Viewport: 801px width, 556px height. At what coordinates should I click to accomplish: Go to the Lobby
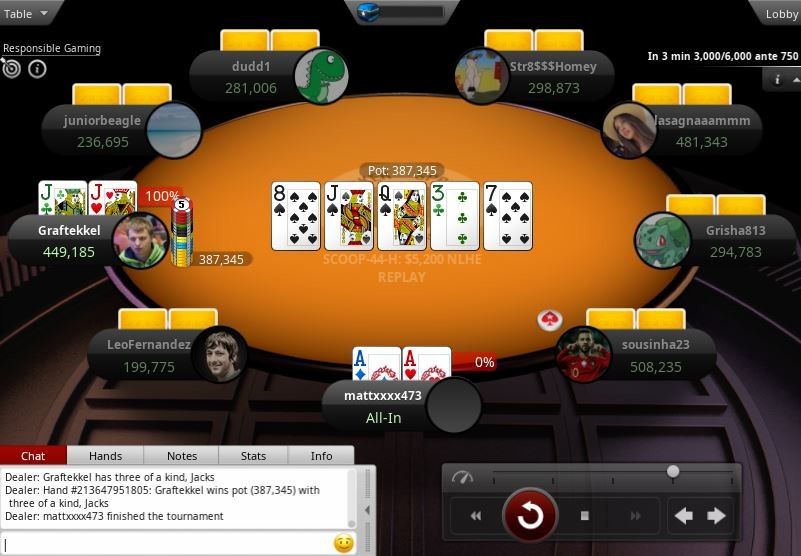pyautogui.click(x=781, y=14)
